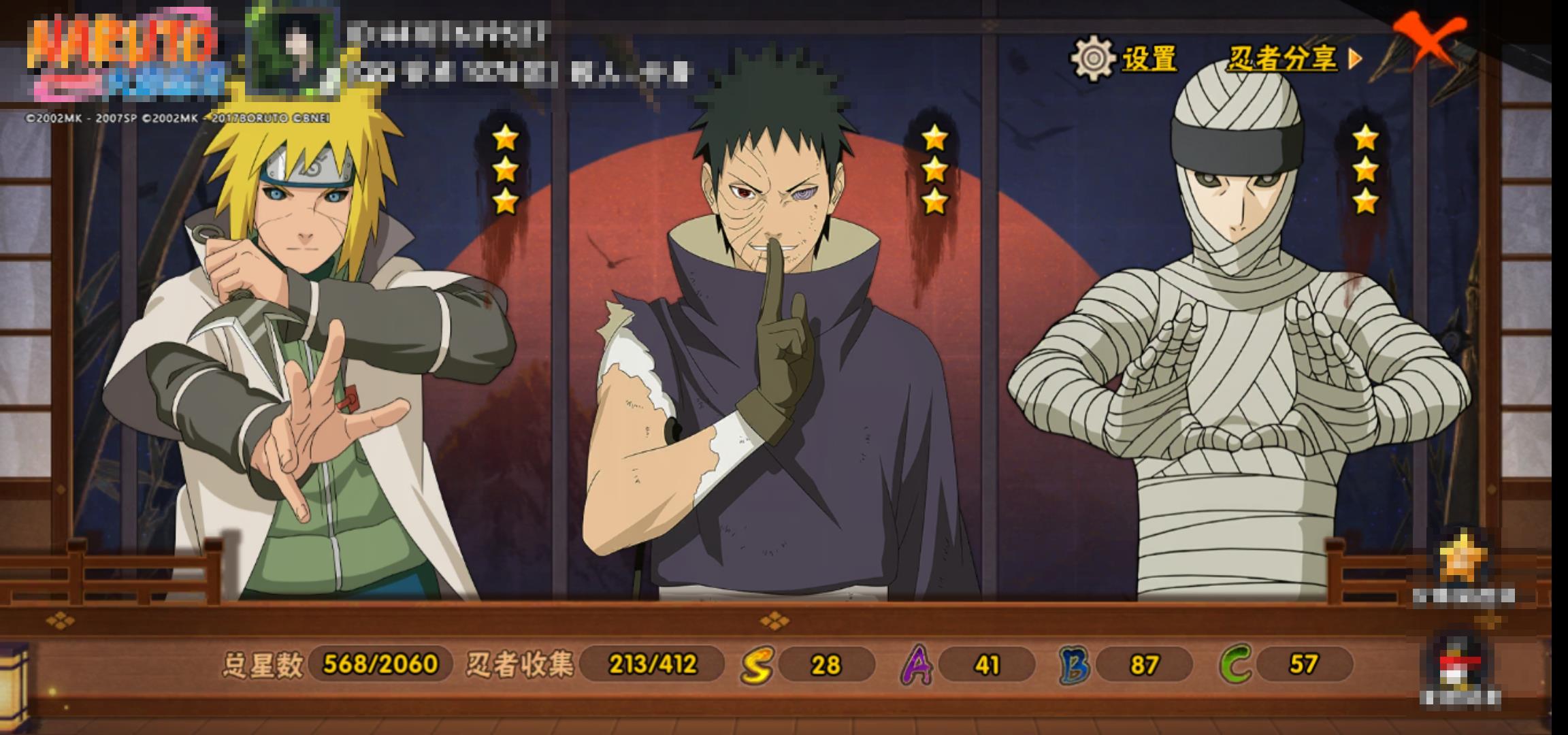The image size is (1568, 735).
Task: Open the player avatar profile portrait
Action: pyautogui.click(x=293, y=49)
